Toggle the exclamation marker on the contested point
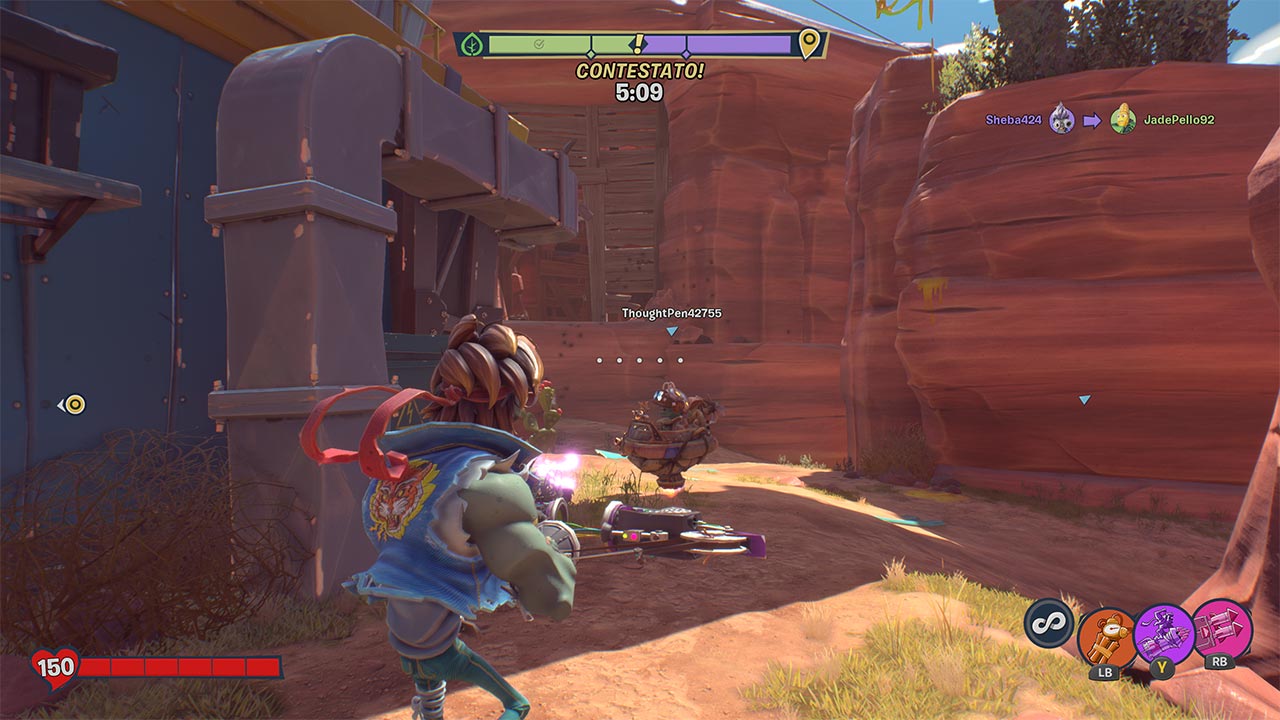 [638, 43]
